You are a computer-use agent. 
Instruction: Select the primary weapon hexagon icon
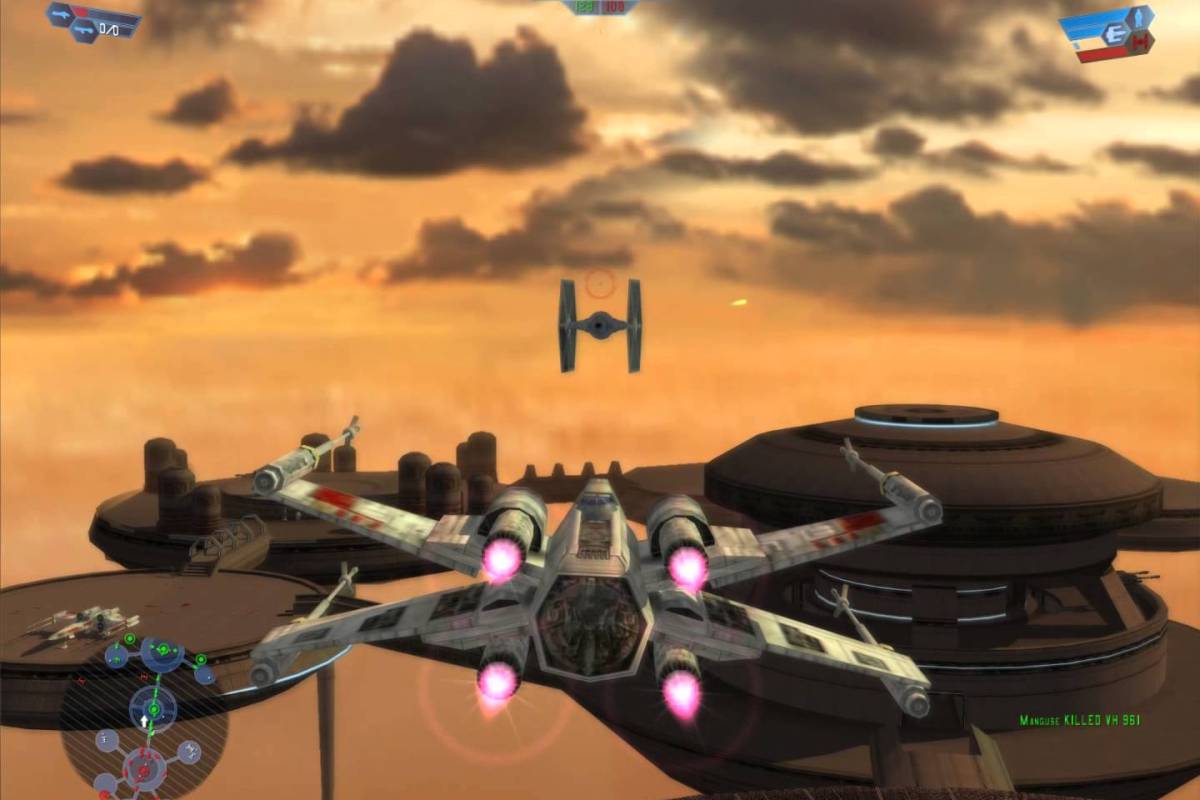tap(61, 12)
